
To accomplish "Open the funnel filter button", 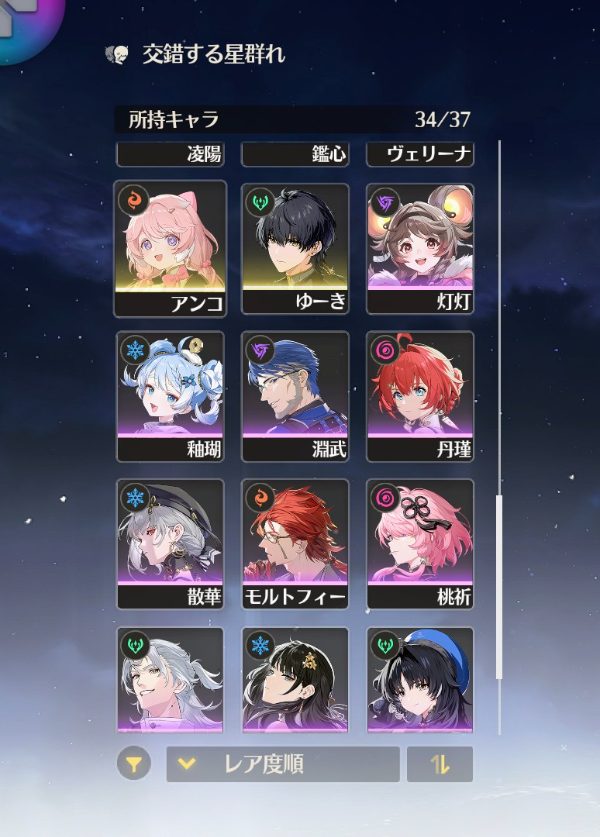I will (x=133, y=765).
